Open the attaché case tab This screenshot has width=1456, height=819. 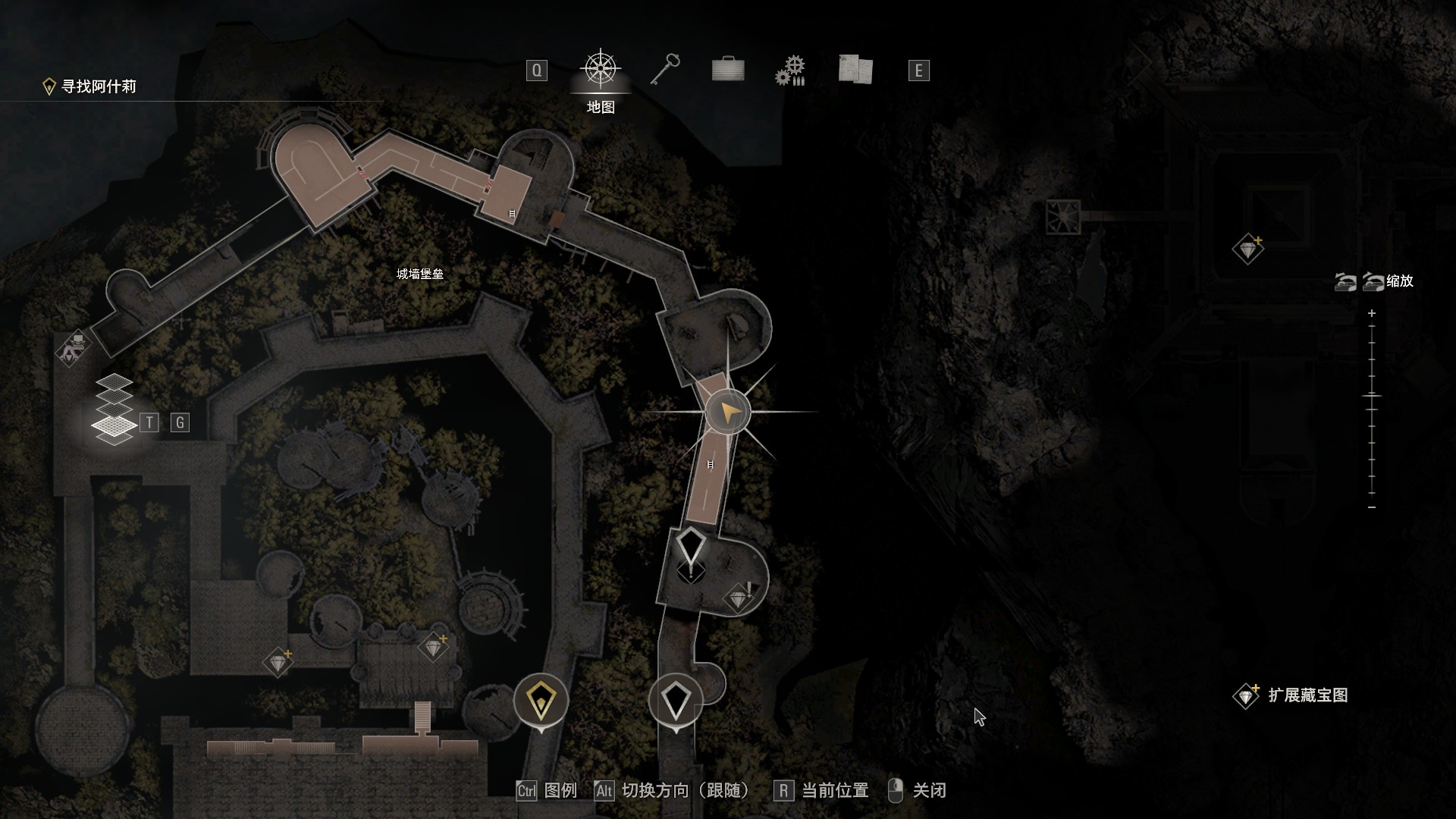coord(728,70)
